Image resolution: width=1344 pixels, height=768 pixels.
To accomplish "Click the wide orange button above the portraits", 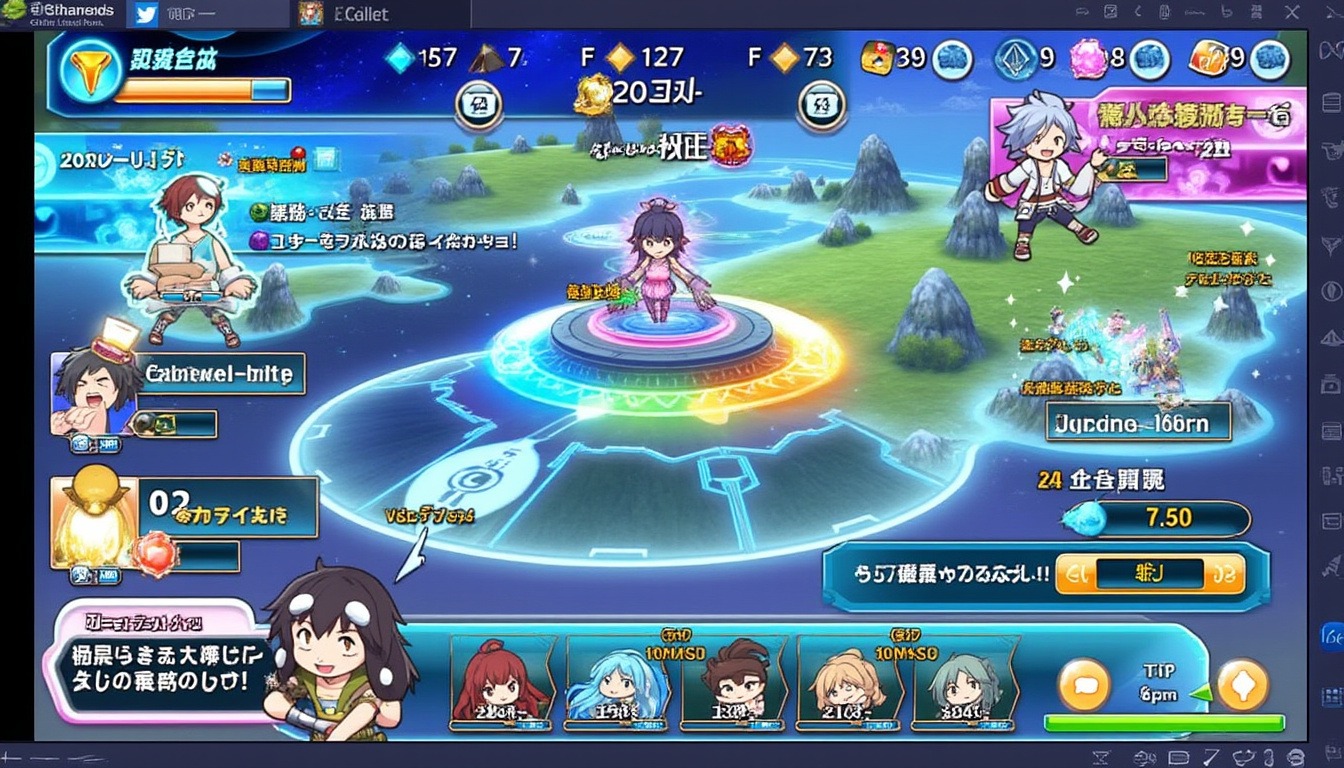I will click(x=1149, y=574).
